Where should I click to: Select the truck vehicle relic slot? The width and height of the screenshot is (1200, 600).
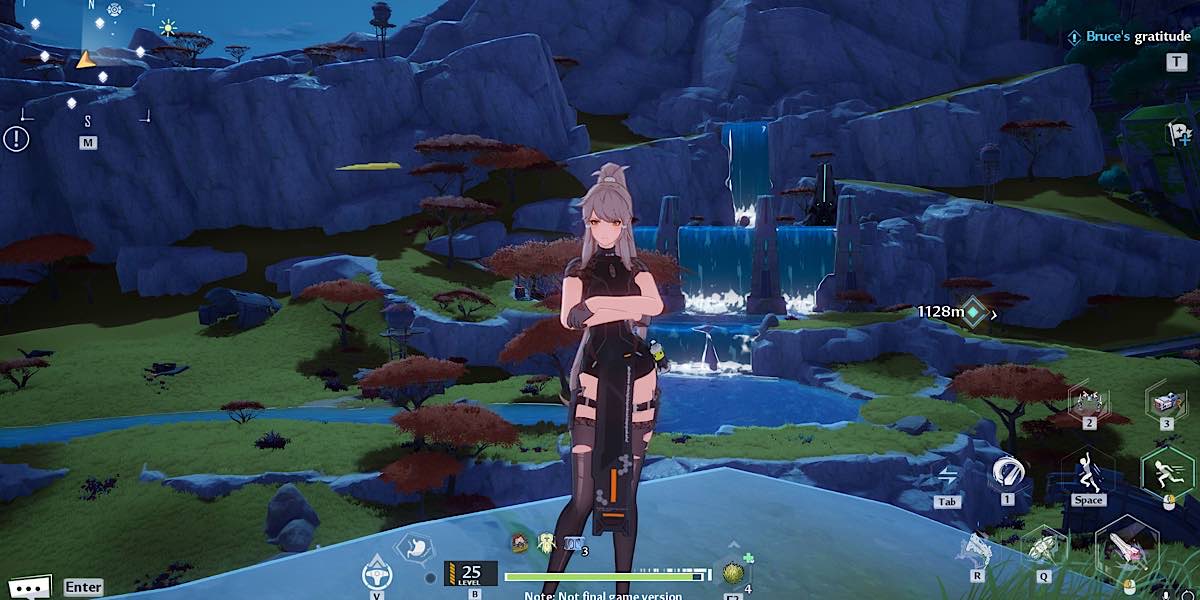(1166, 400)
